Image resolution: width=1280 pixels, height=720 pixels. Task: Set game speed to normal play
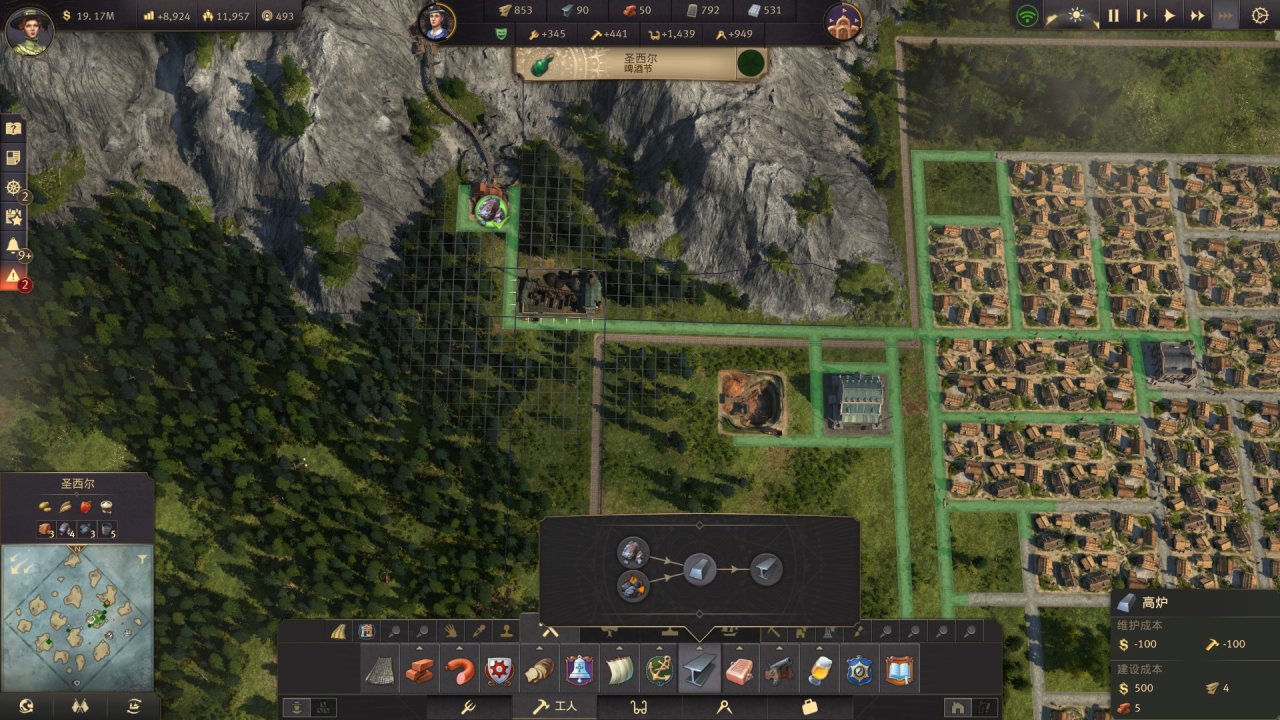pyautogui.click(x=1169, y=15)
